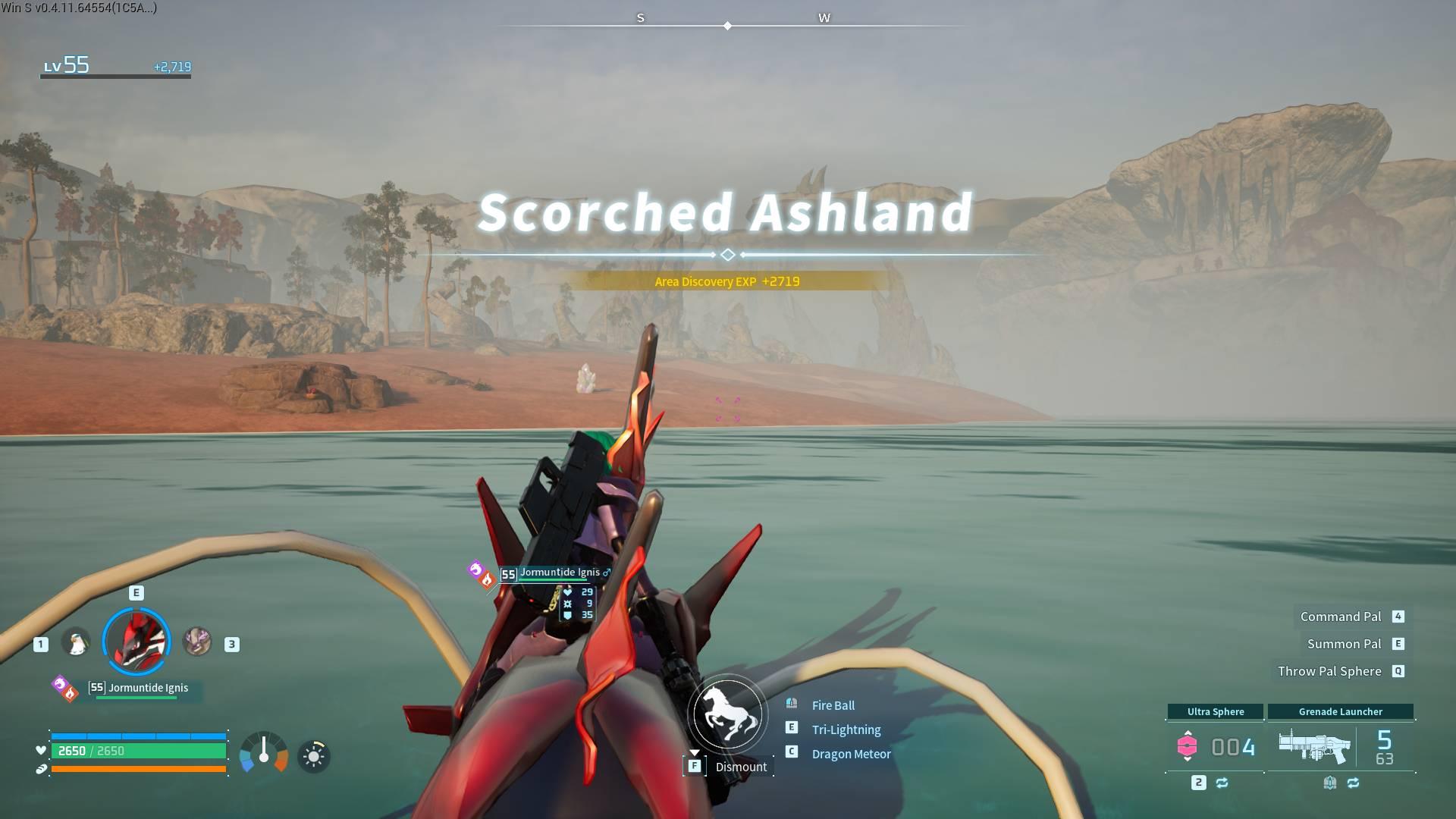Trigger the Dragon Meteor skill
The width and height of the screenshot is (1456, 819).
click(851, 754)
